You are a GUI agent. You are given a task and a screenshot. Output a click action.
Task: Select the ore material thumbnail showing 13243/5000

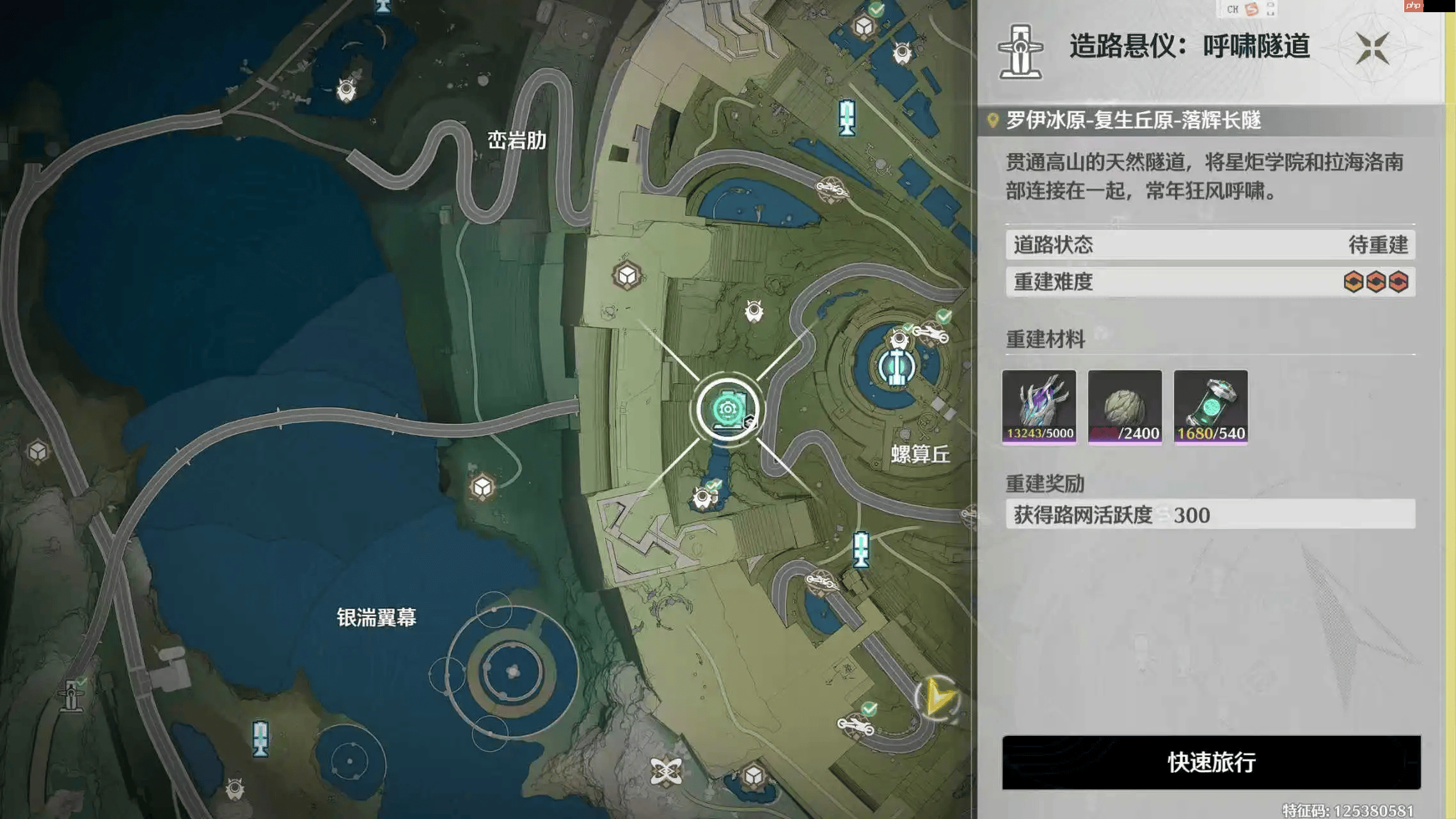click(1040, 406)
